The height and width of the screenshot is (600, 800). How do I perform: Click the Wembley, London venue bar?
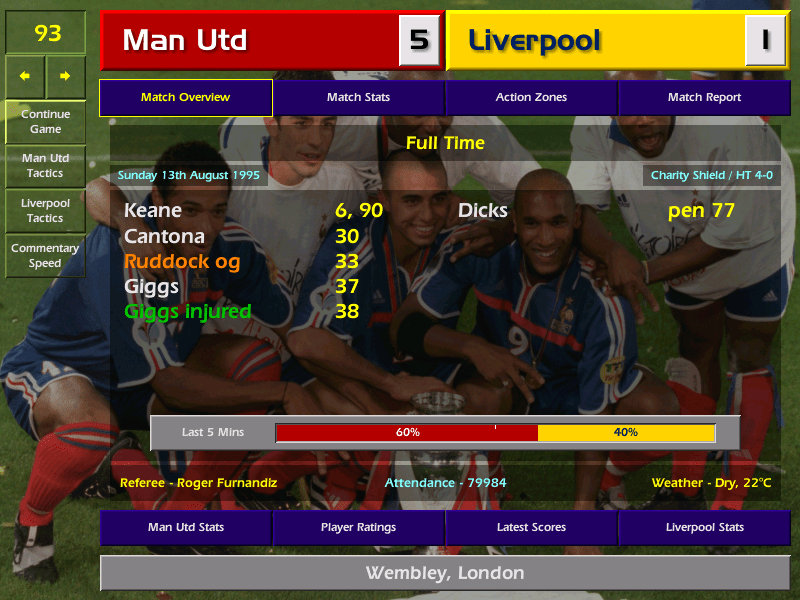coord(444,573)
